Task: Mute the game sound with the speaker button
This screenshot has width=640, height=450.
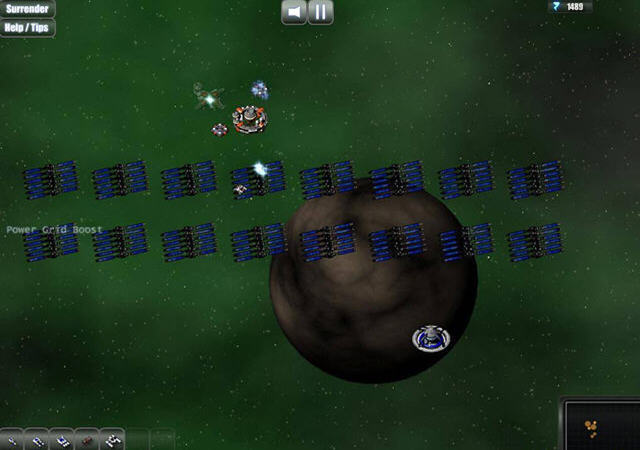Action: 294,12
